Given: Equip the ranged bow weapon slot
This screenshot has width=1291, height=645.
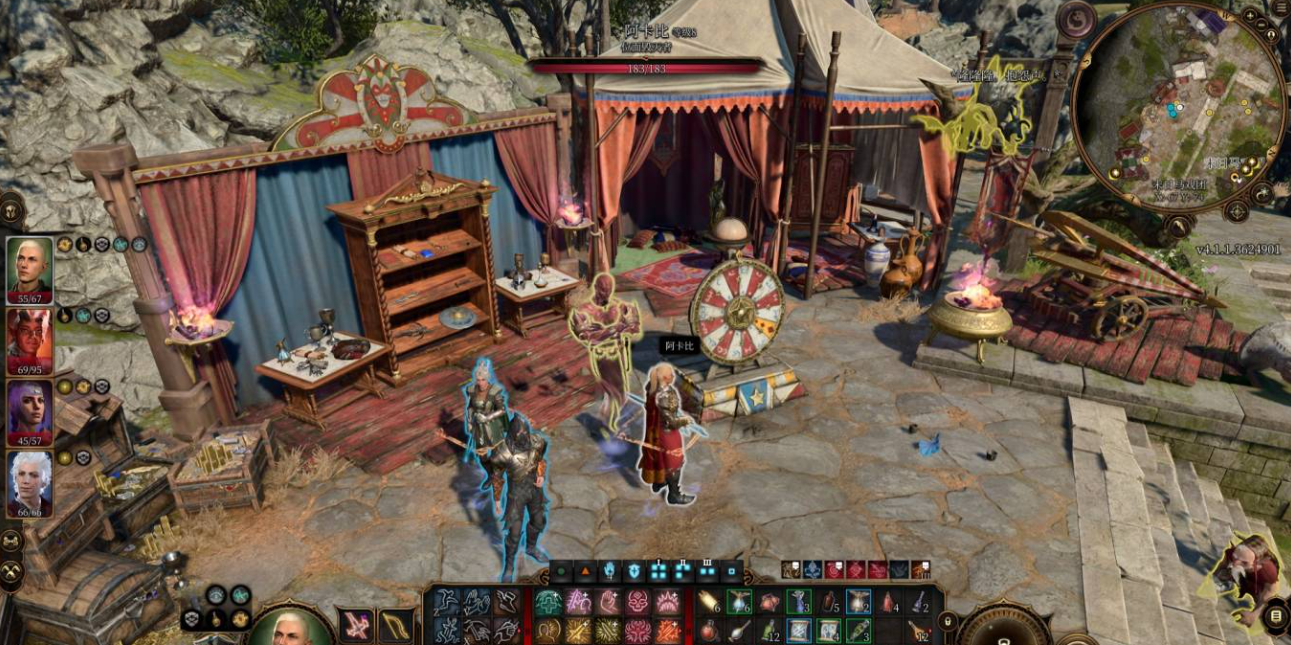Looking at the screenshot, I should pos(396,626).
